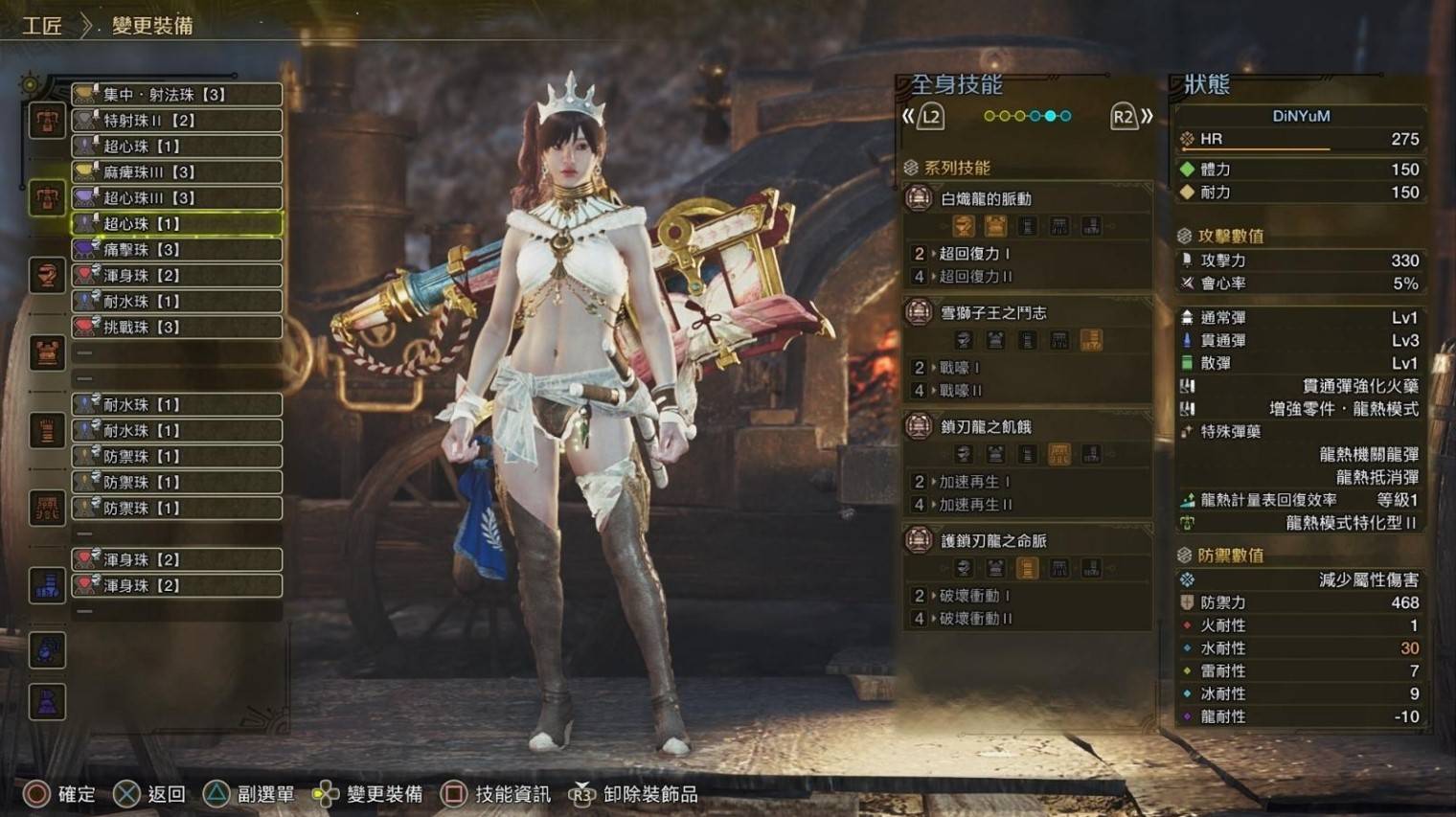Select the 集中・射法珠【3】 decoration
Viewport: 1456px width, 817px height.
(176, 95)
